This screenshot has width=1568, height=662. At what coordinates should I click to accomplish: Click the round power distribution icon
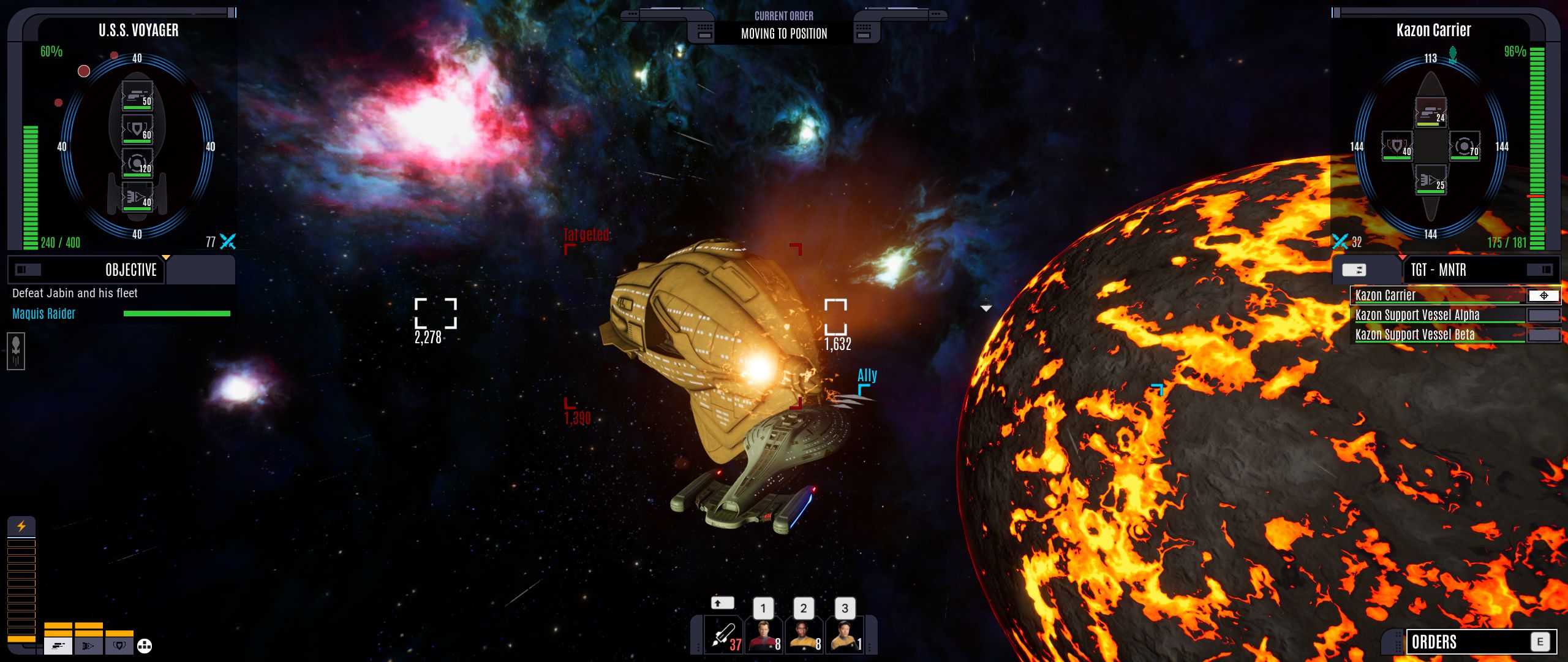145,645
